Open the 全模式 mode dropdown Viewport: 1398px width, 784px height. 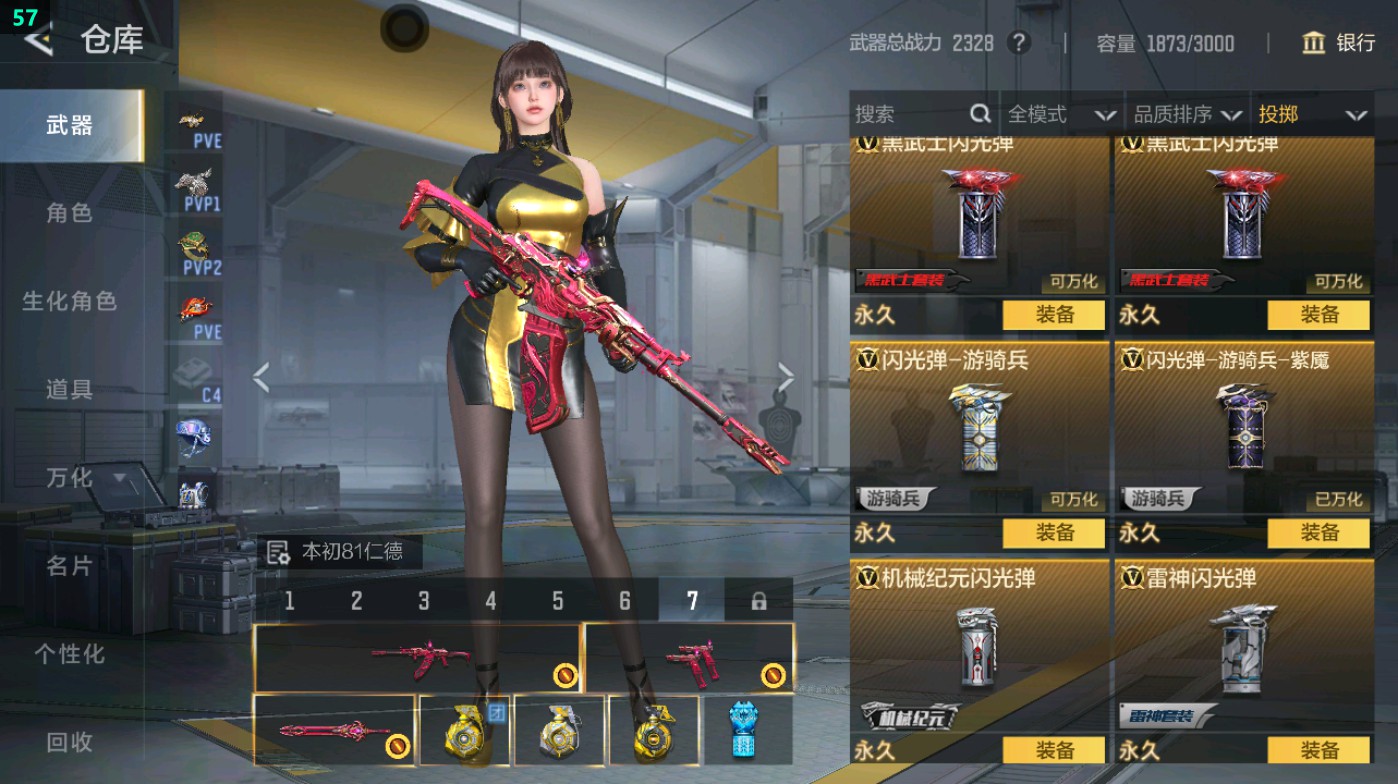pos(1060,115)
